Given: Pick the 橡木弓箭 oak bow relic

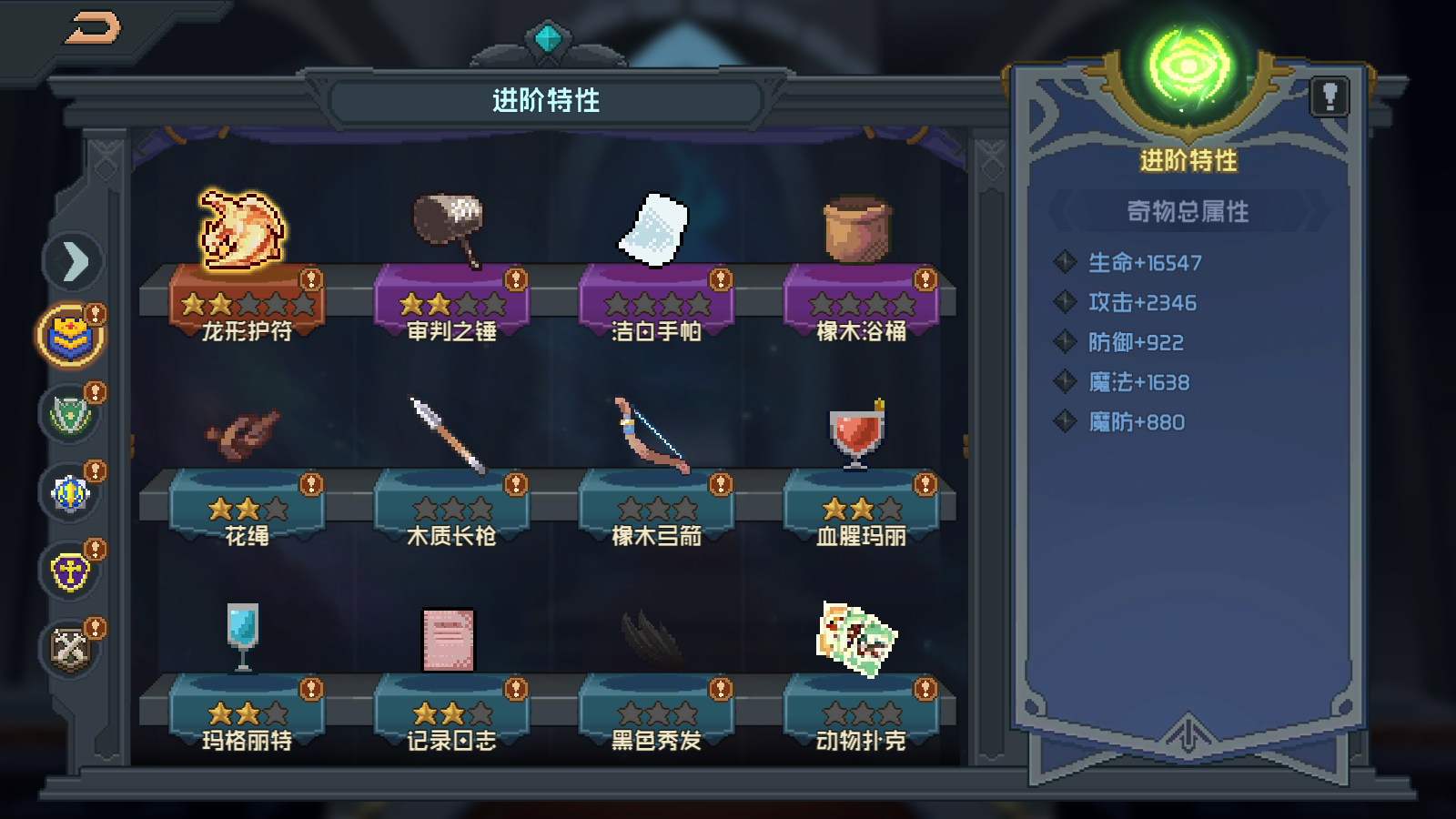Looking at the screenshot, I should pyautogui.click(x=654, y=435).
